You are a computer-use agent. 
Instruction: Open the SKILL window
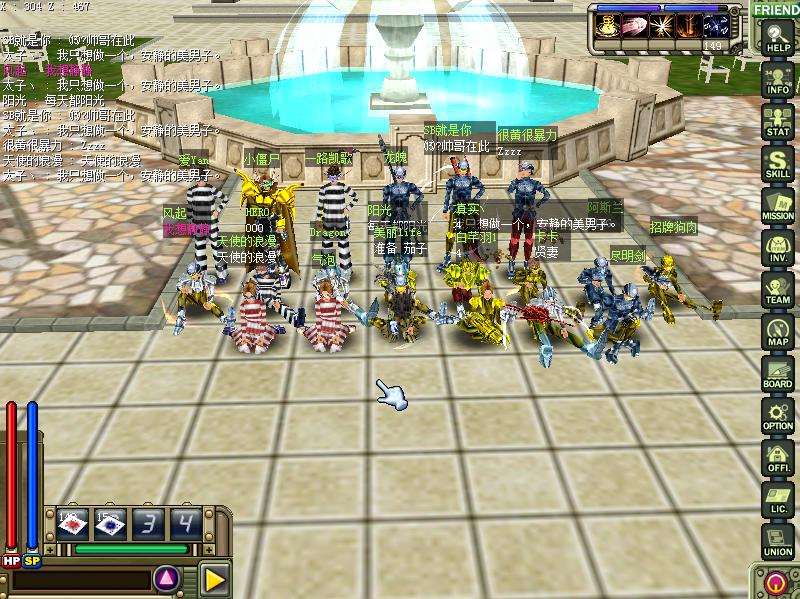pos(777,164)
